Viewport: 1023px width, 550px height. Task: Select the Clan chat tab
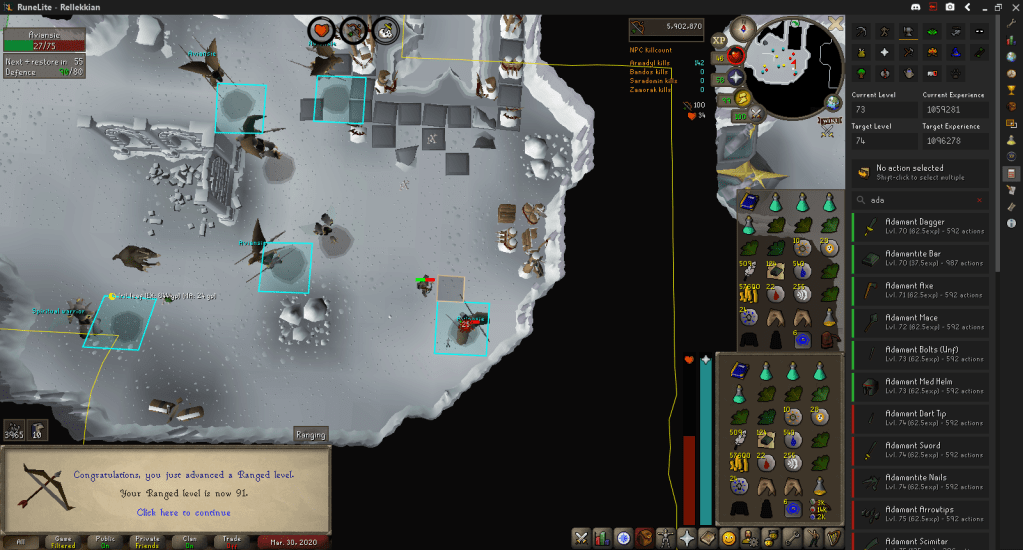191,541
